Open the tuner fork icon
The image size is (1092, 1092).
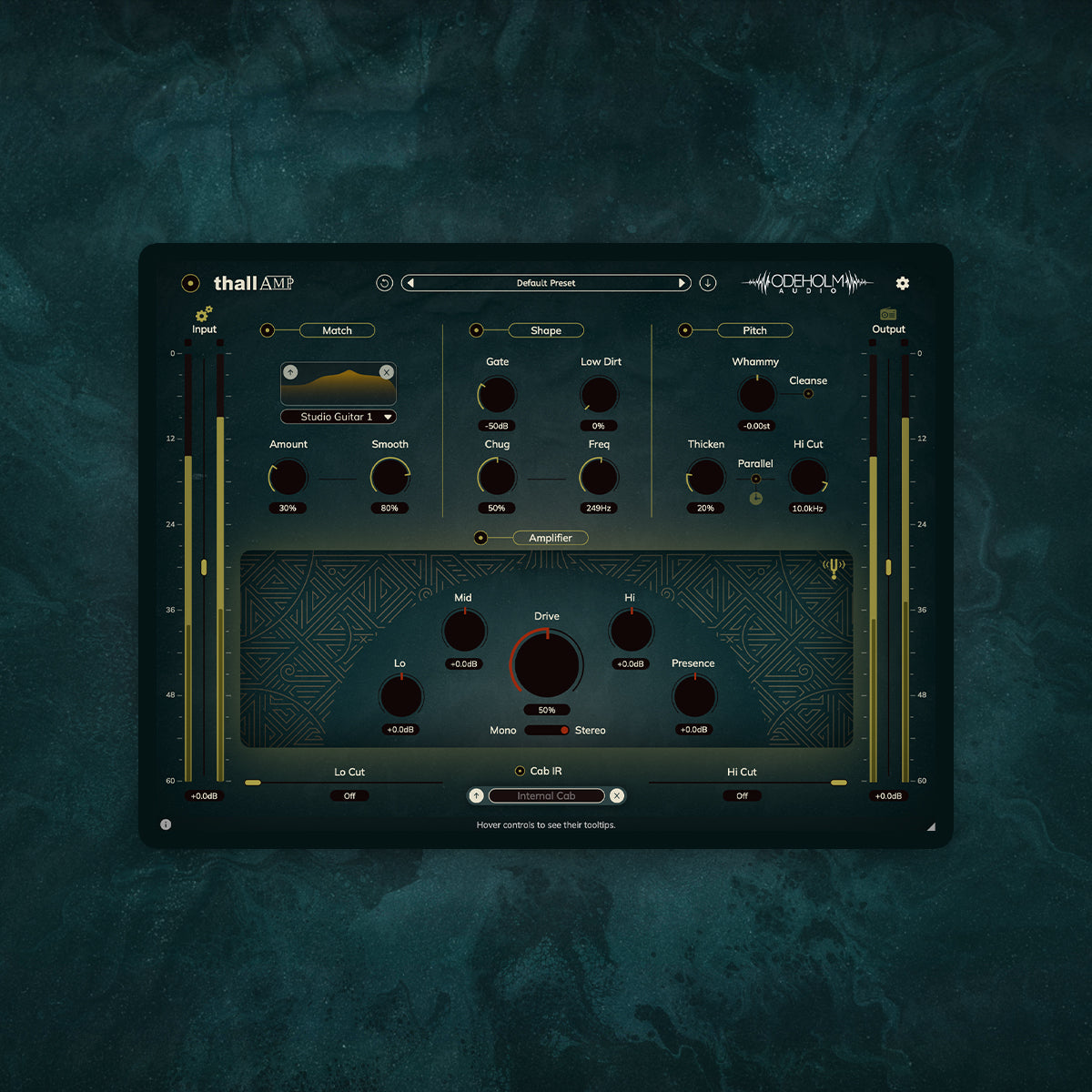834,569
